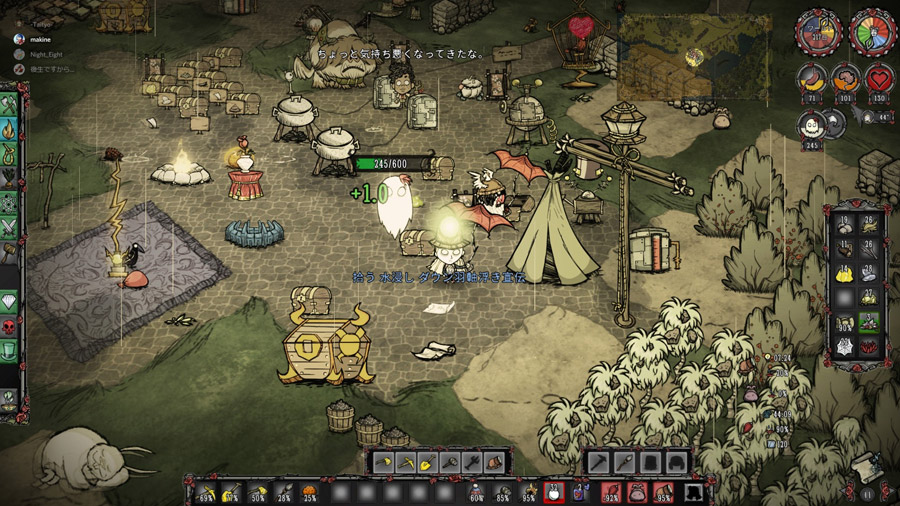Select the golden axe inventory slot
The image size is (900, 506).
(x=383, y=463)
